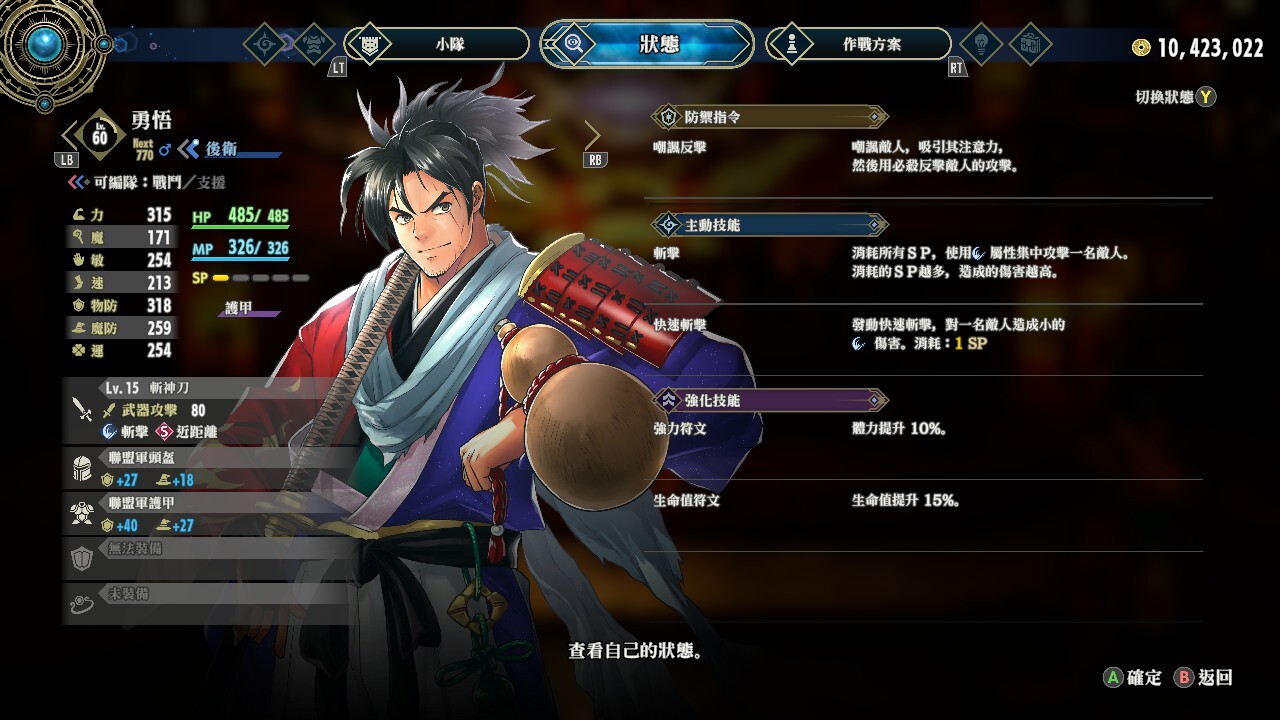Select the 生命值符文 rune row

click(930, 500)
